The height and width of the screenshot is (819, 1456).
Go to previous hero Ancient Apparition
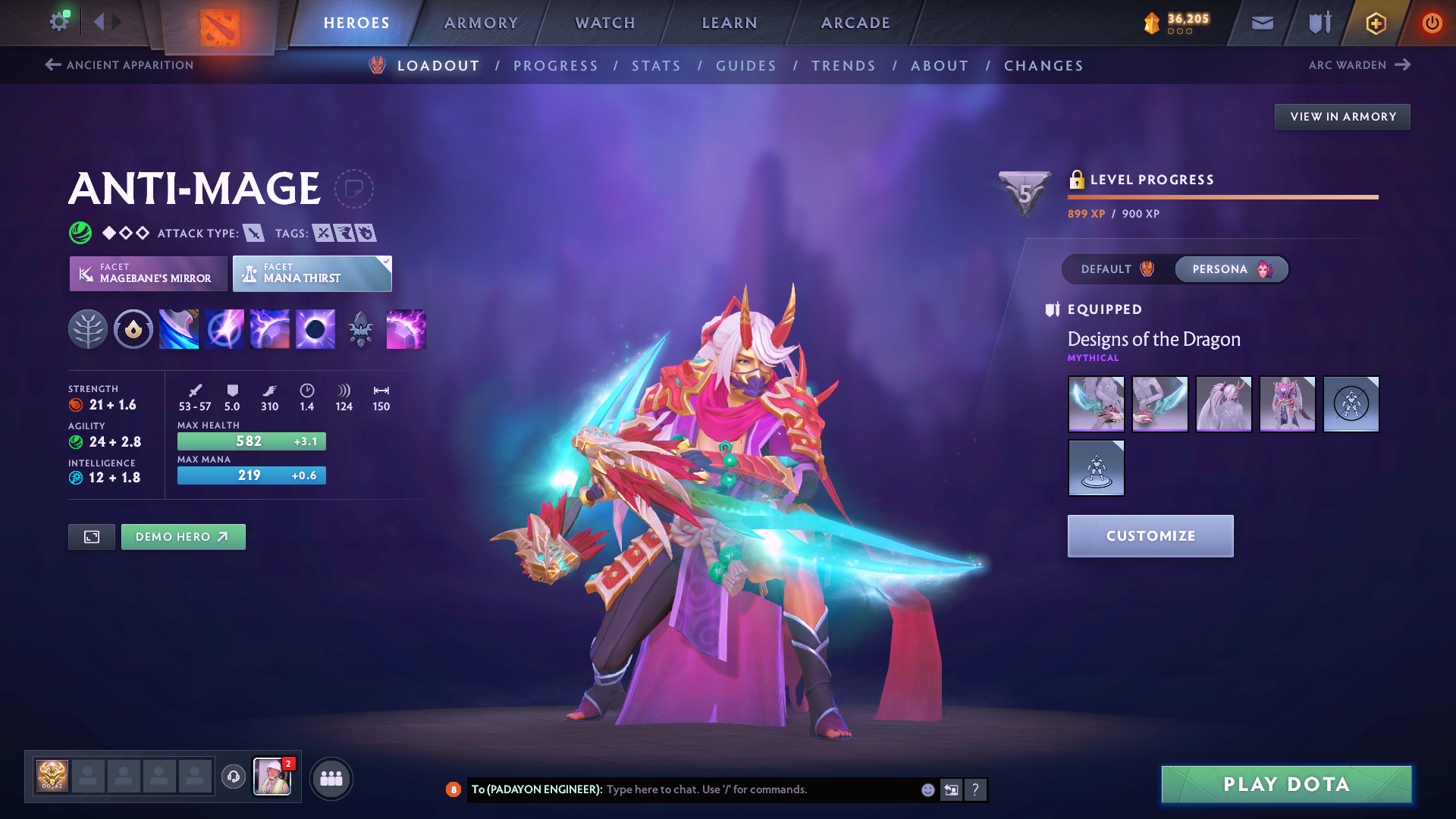point(120,65)
